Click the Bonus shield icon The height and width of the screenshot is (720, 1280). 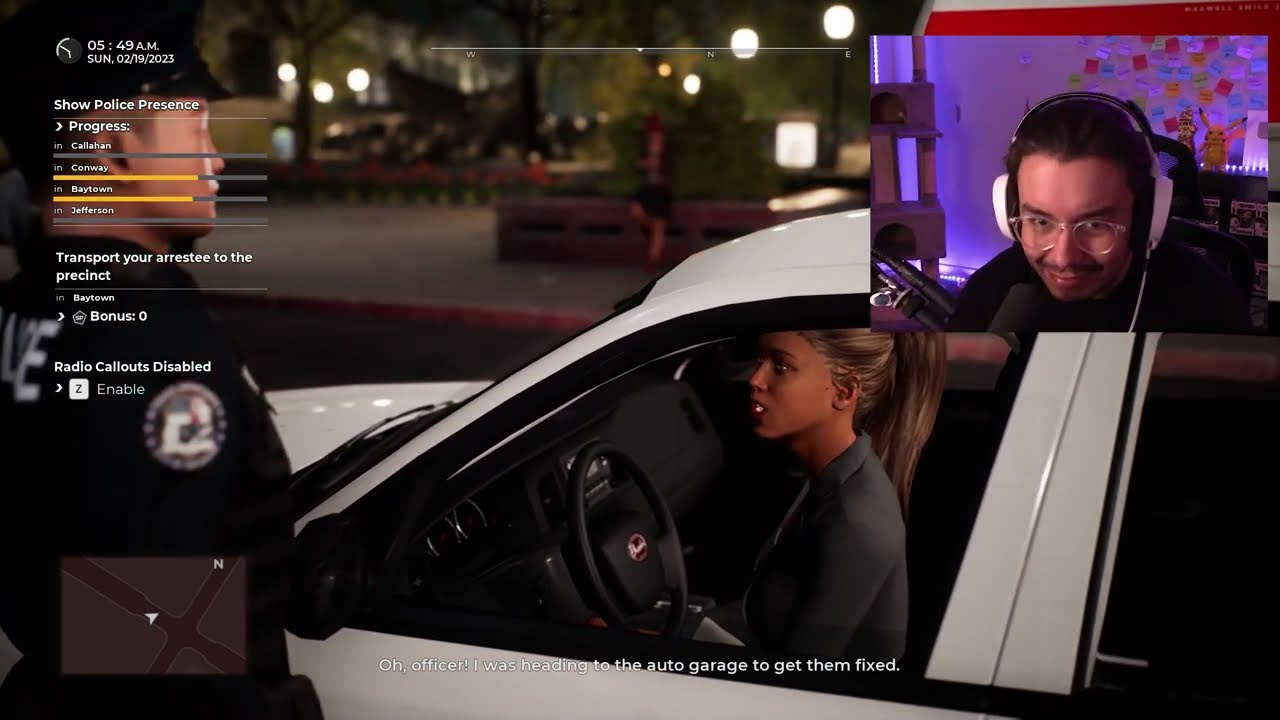tap(80, 317)
